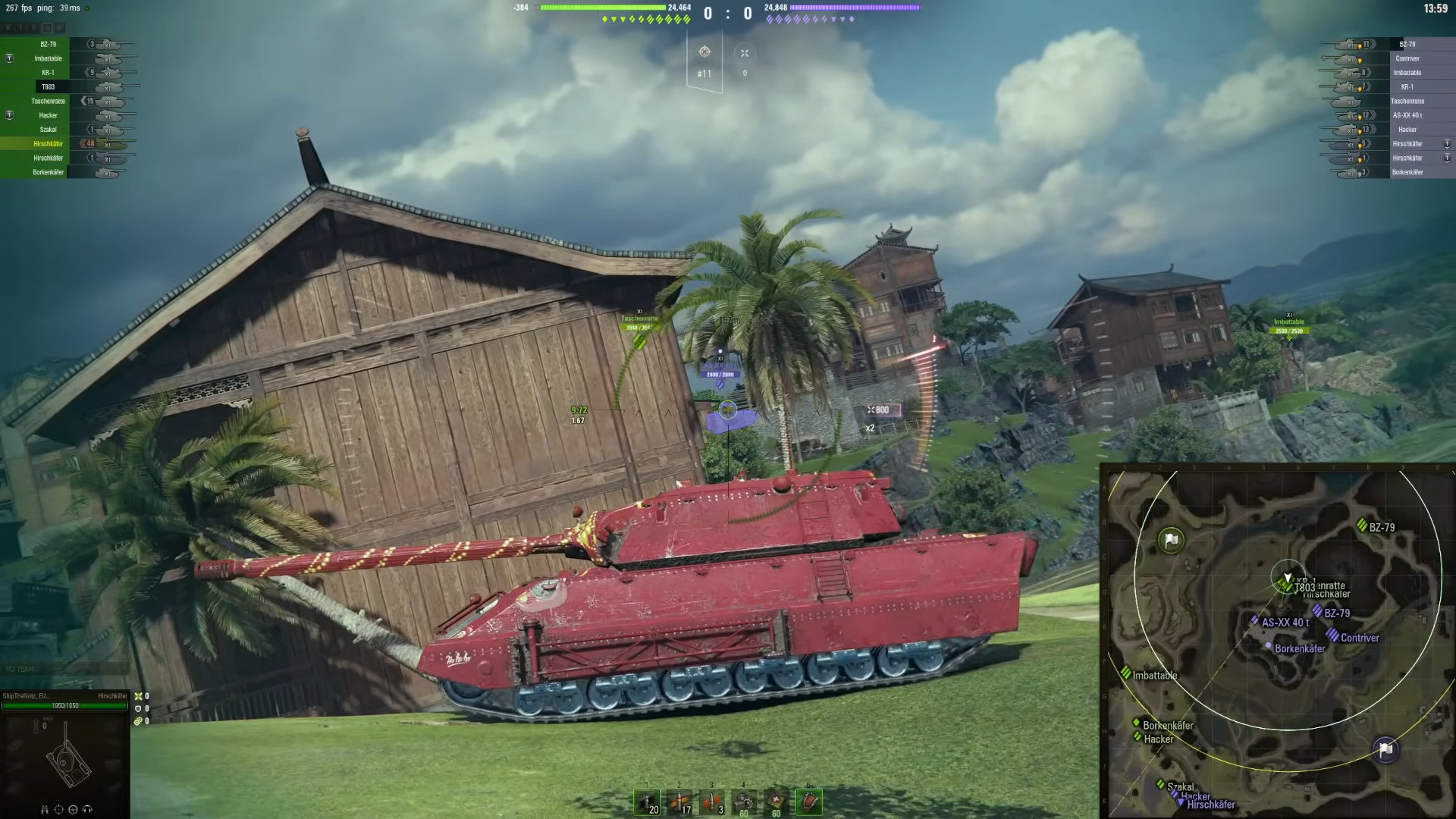Image resolution: width=1456 pixels, height=819 pixels.
Task: Use the repair kit in slot 4
Action: (x=744, y=801)
